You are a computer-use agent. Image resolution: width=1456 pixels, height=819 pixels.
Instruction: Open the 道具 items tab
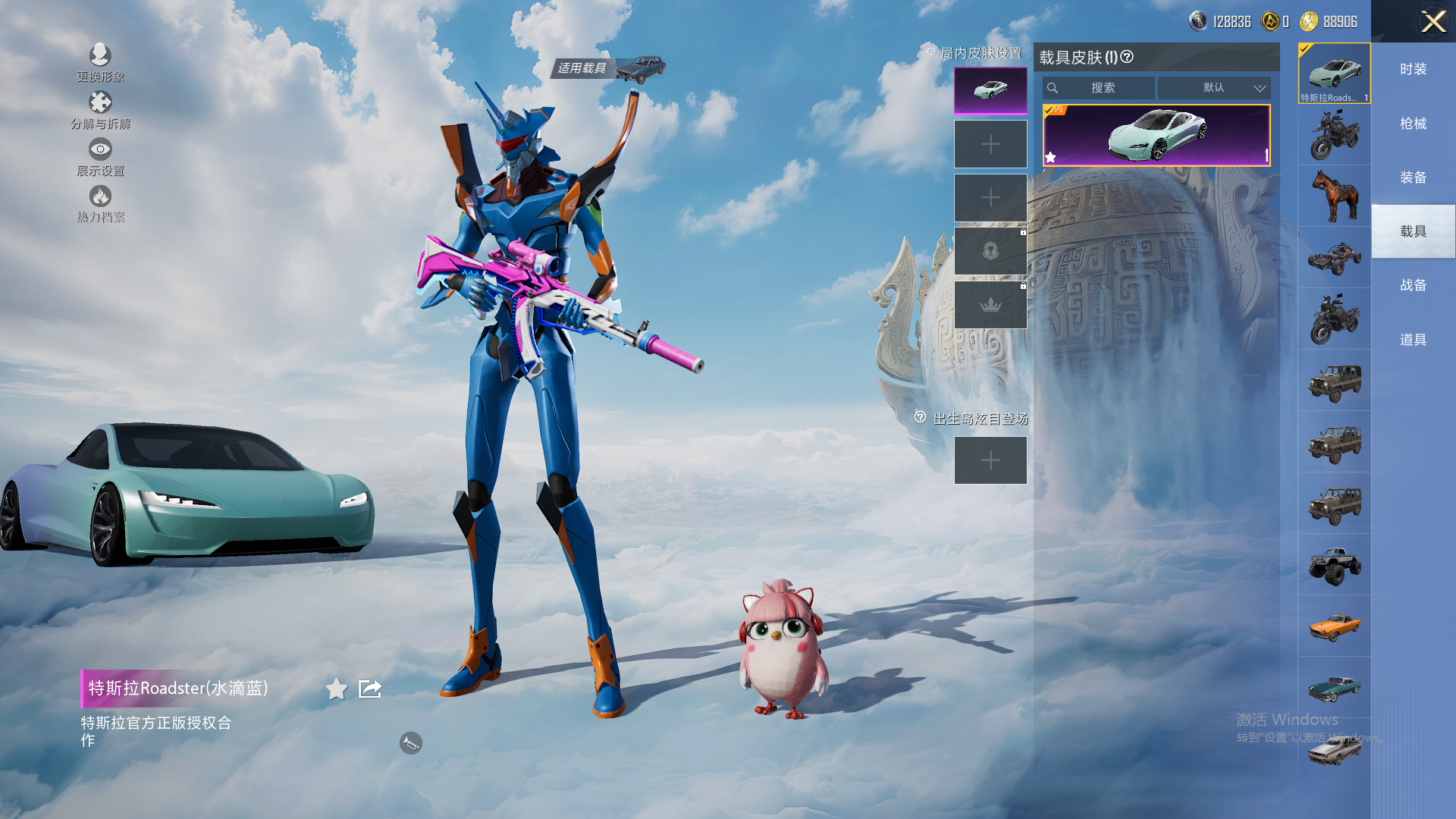[x=1413, y=340]
